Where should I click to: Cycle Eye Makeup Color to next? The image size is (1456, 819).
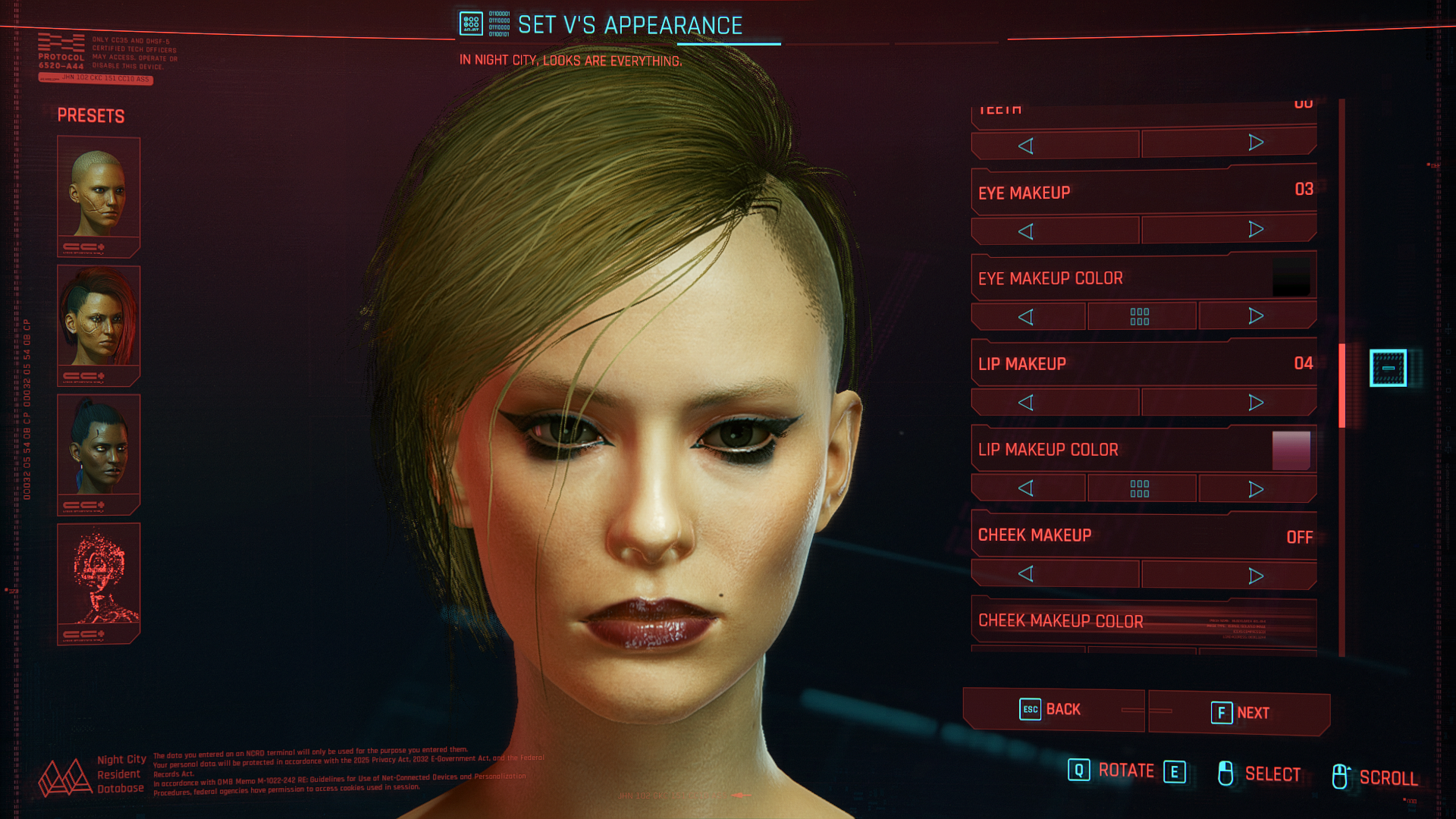pyautogui.click(x=1256, y=316)
